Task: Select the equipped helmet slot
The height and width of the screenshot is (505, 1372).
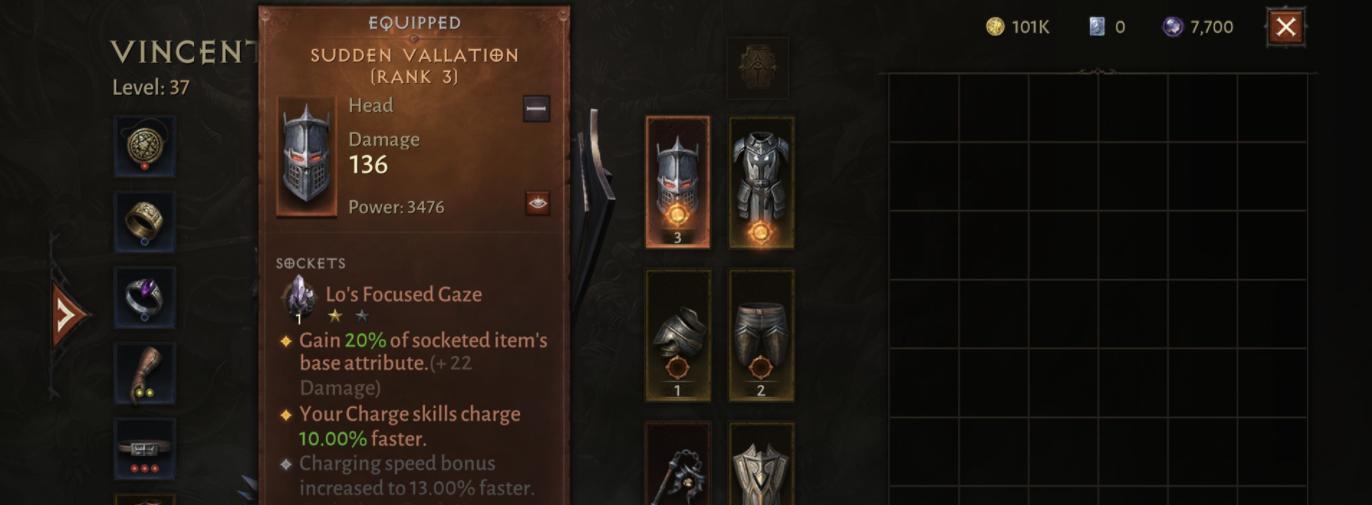Action: pos(678,181)
